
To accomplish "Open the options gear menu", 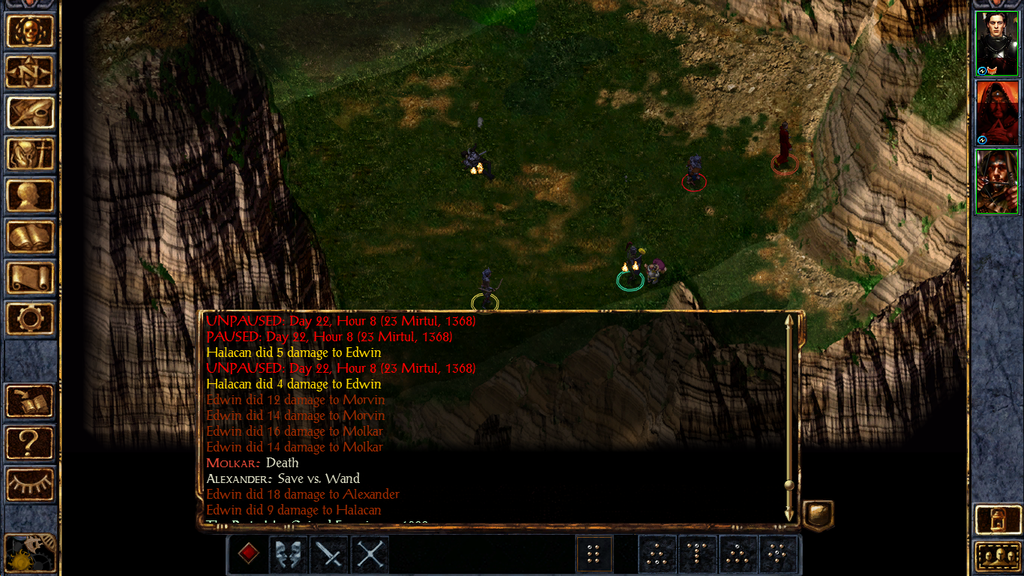I will click(30, 319).
